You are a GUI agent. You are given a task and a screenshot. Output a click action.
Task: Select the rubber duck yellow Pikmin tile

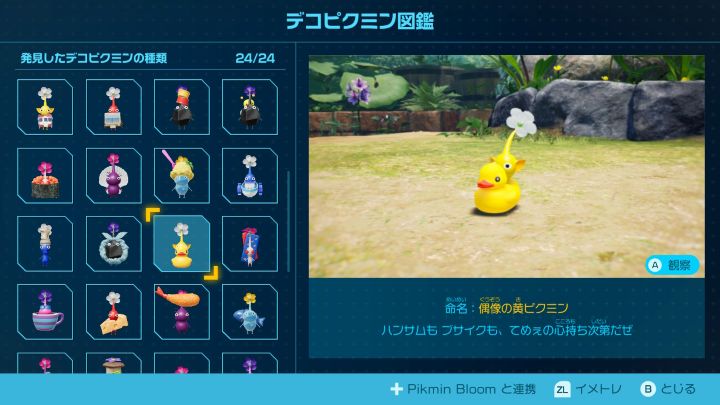181,244
